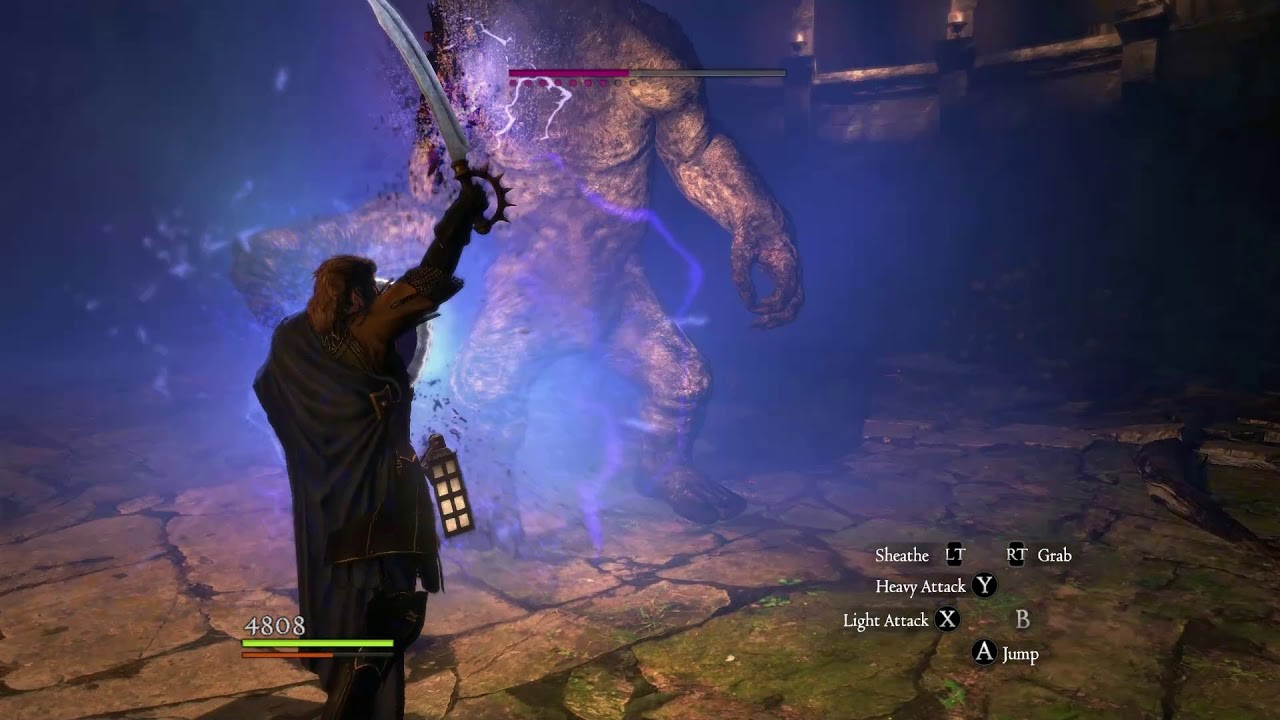Click the RT trigger icon beside Grab
This screenshot has width=1280, height=720.
tap(1017, 554)
